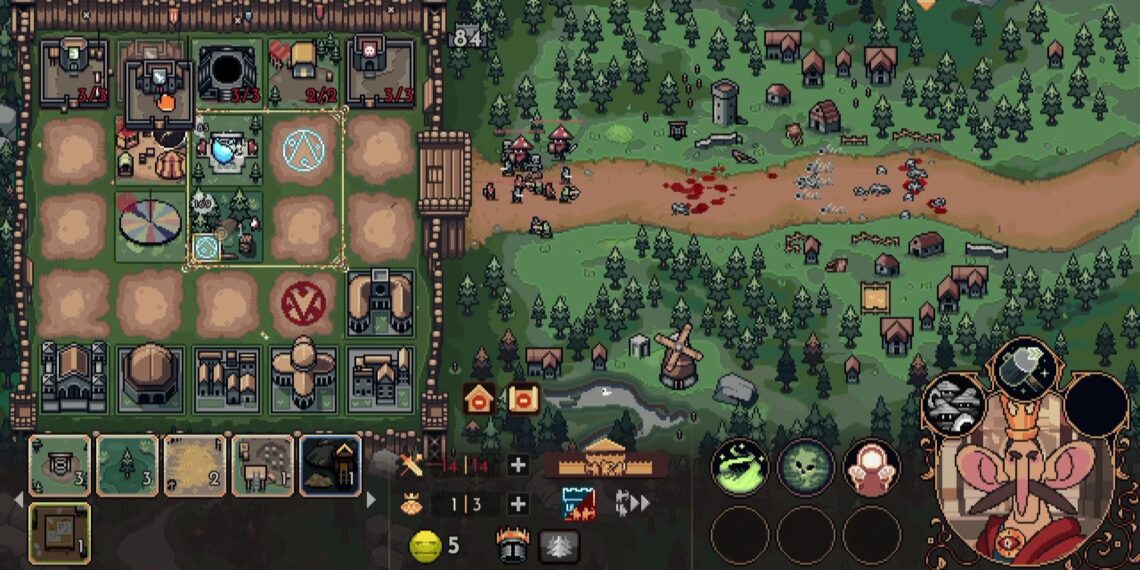Screen dimensions: 1140x570
Task: Add soldiers with the sword-row plus button
Action: [517, 464]
